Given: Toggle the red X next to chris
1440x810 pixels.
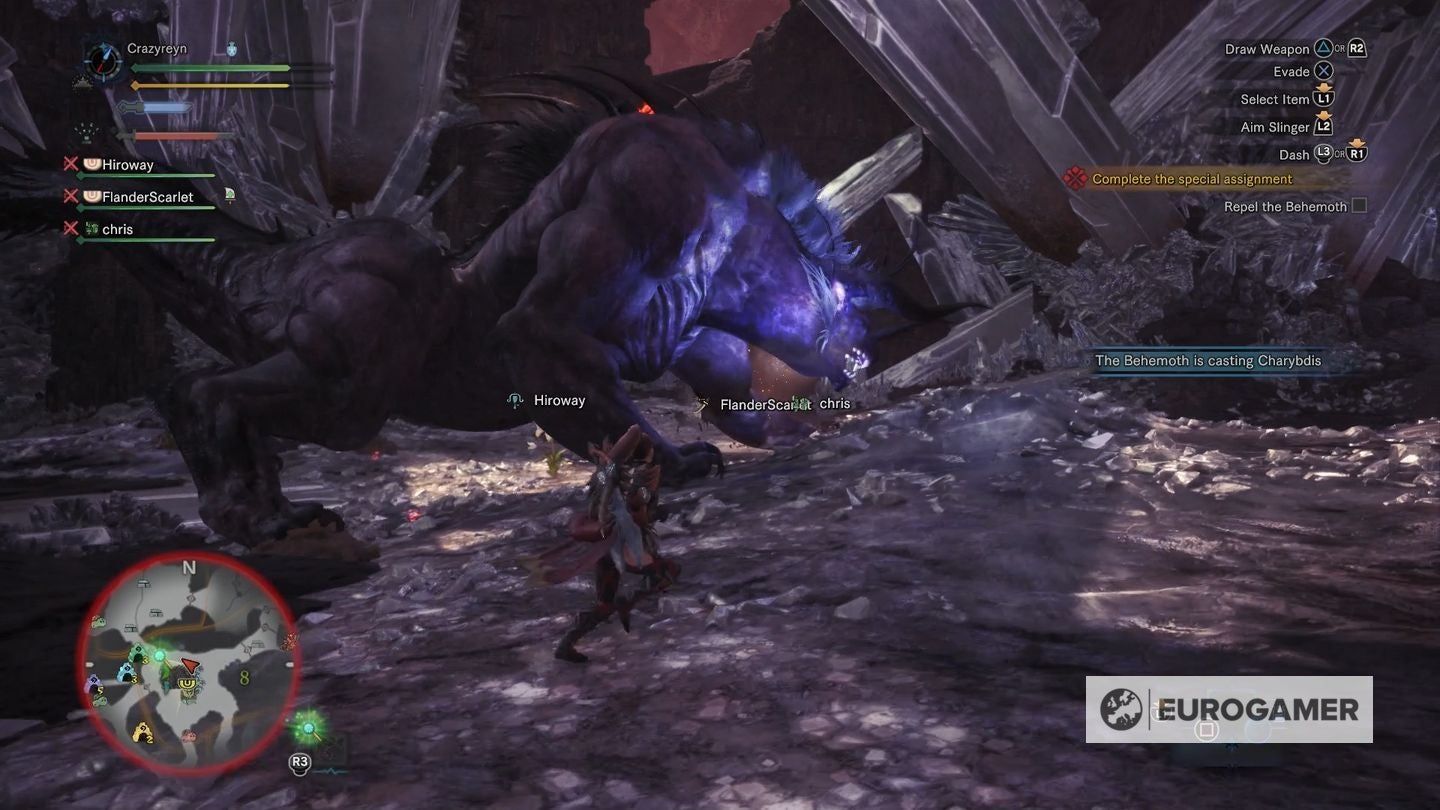Looking at the screenshot, I should click(x=70, y=228).
